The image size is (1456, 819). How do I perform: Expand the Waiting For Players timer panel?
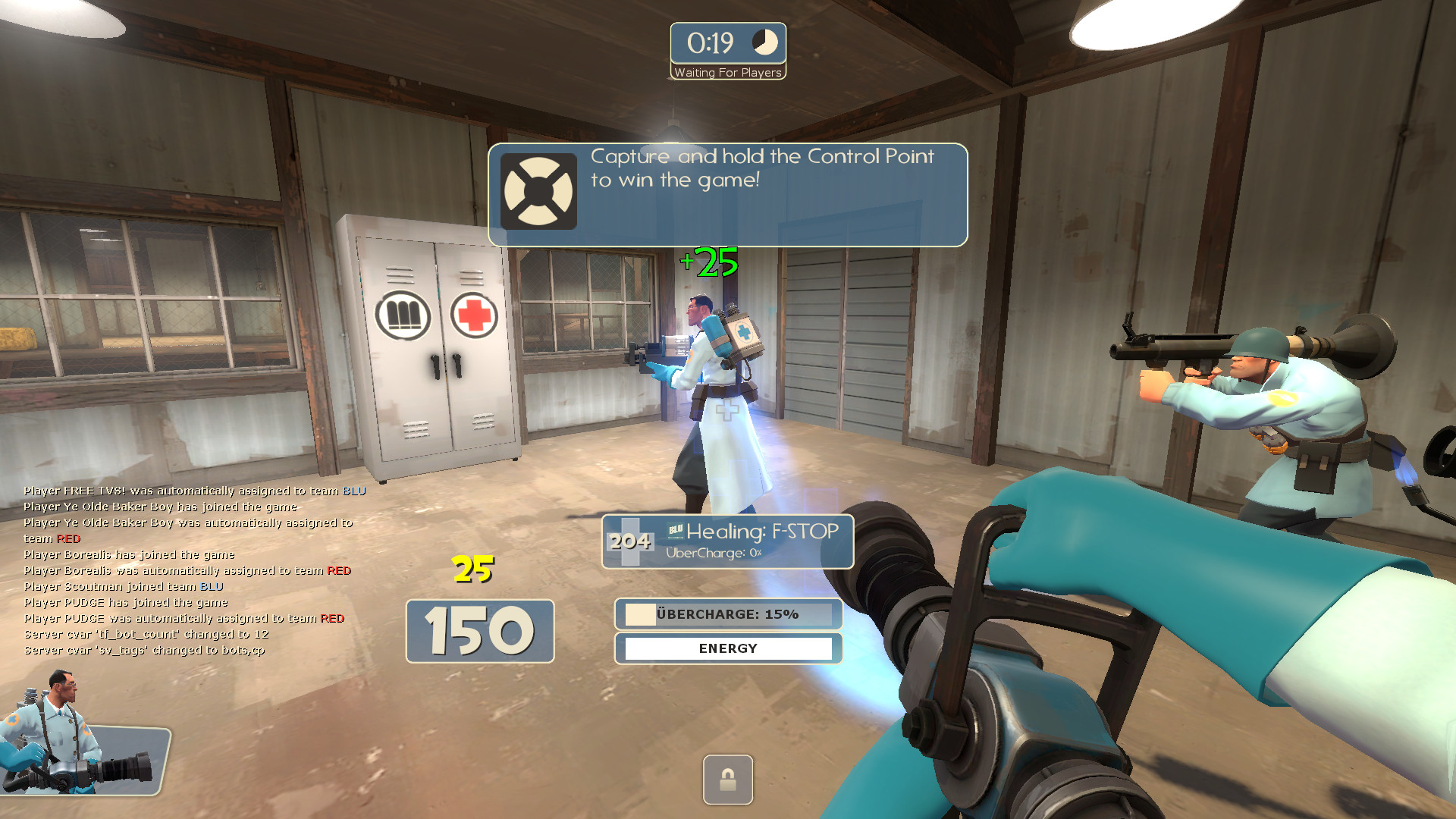(727, 49)
